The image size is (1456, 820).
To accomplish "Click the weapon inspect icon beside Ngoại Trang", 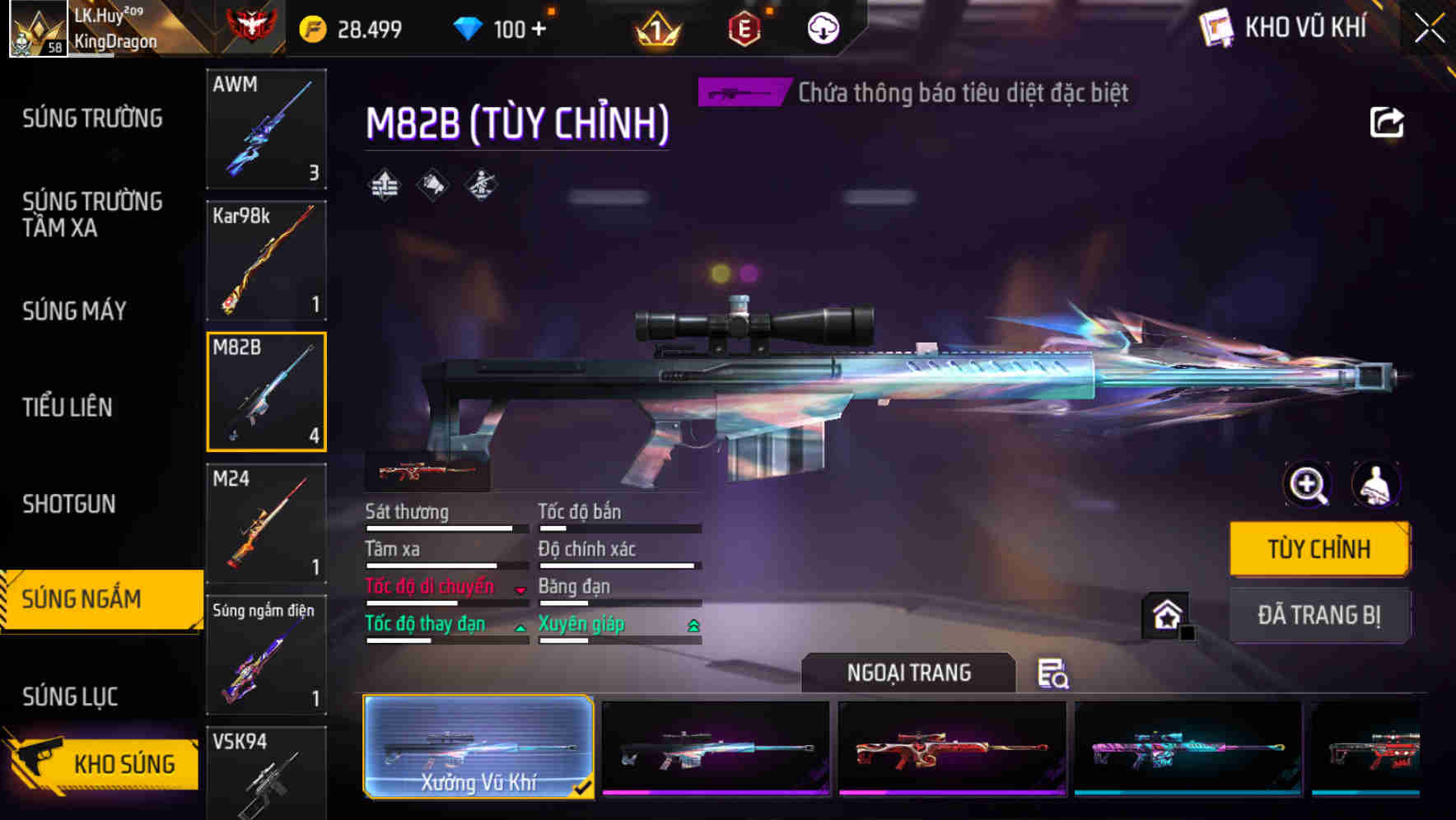I will click(x=1053, y=675).
